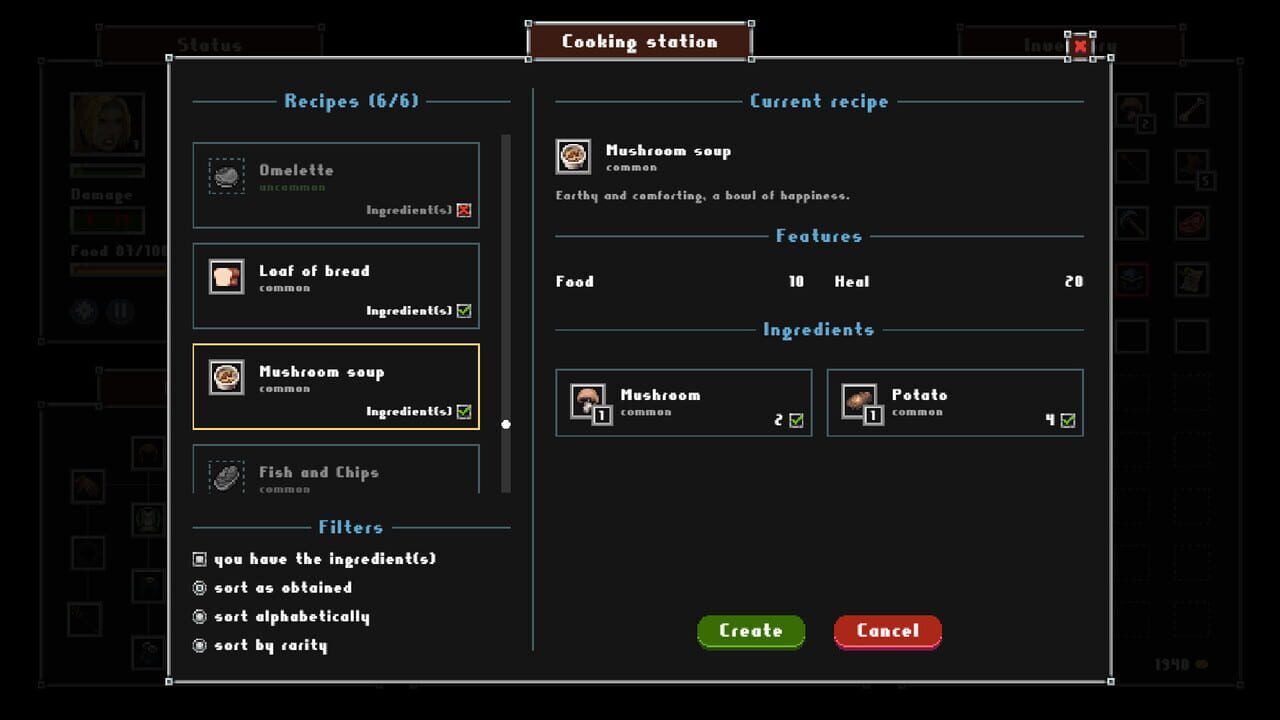Screen dimensions: 1280x720
Task: Click the bone in the inventory grid
Action: [x=1195, y=112]
